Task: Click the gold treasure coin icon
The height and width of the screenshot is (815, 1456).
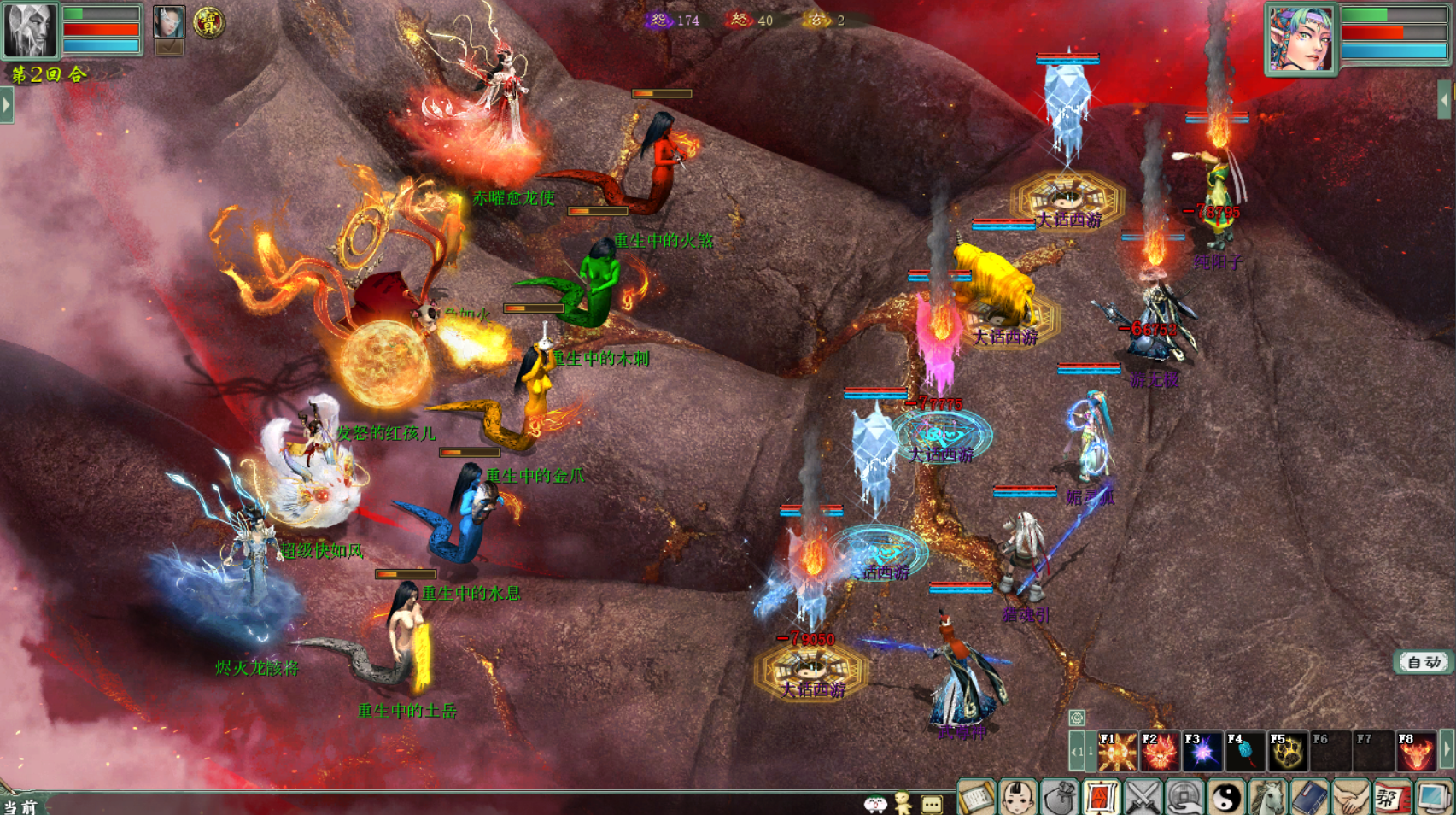Action: point(208,22)
